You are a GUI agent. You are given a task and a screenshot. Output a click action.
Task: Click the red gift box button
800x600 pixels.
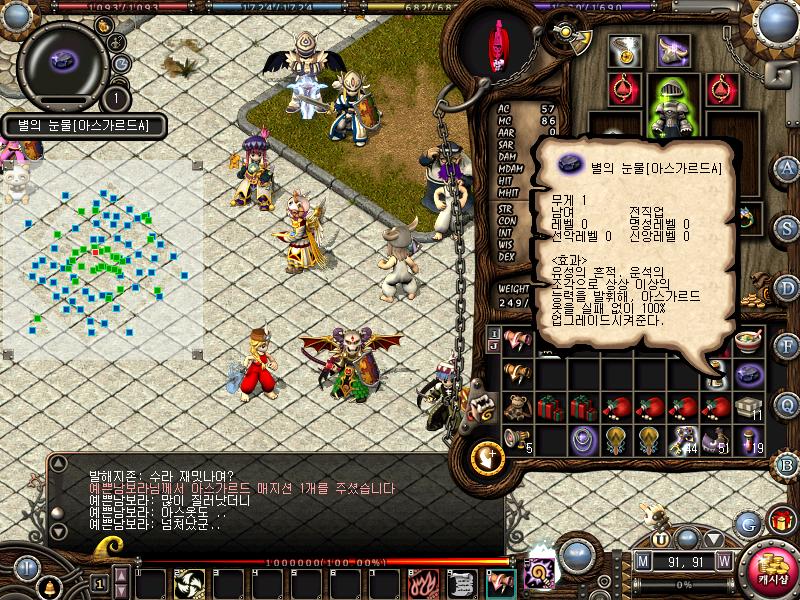[x=780, y=520]
